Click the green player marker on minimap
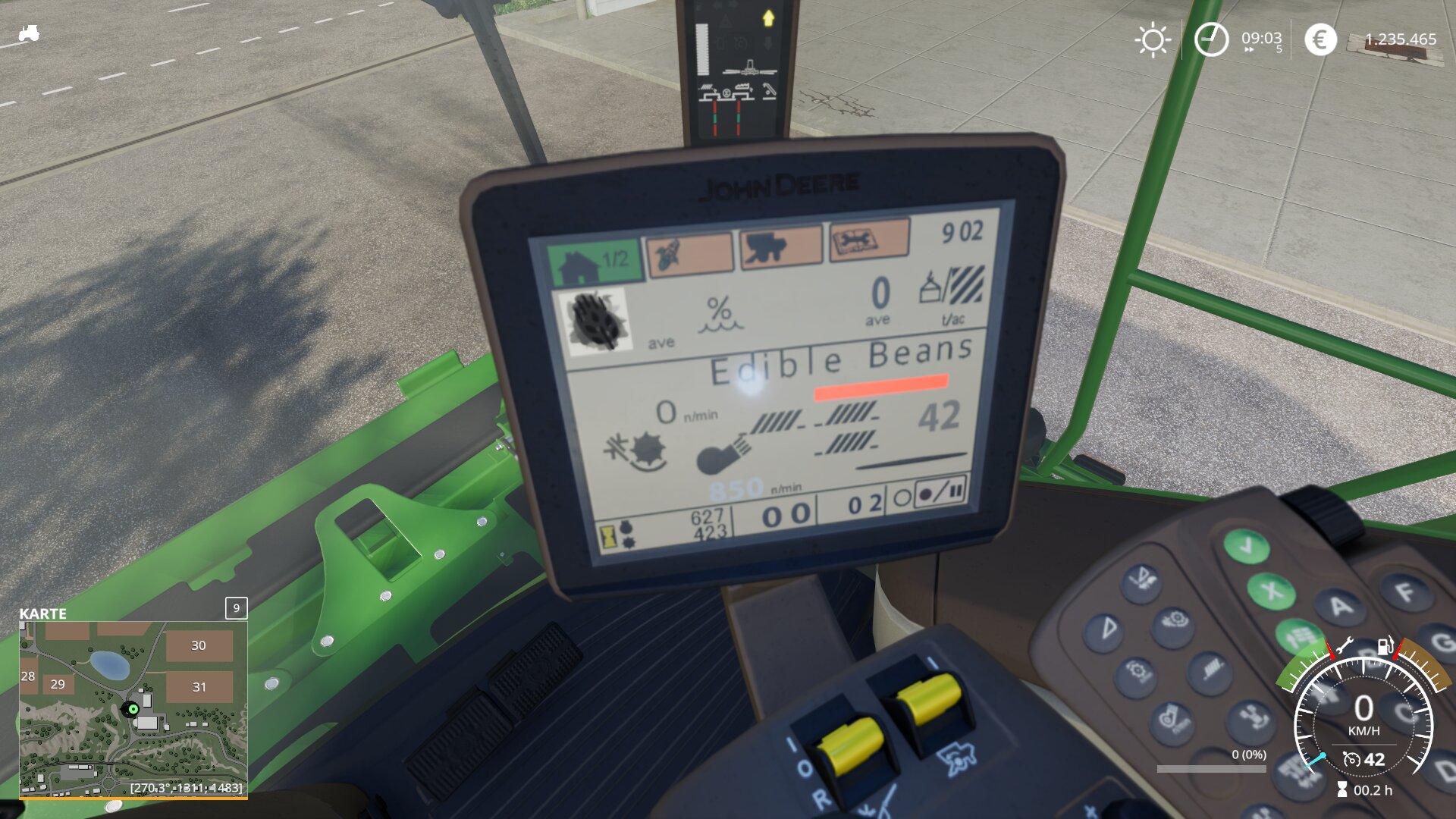 click(x=133, y=709)
